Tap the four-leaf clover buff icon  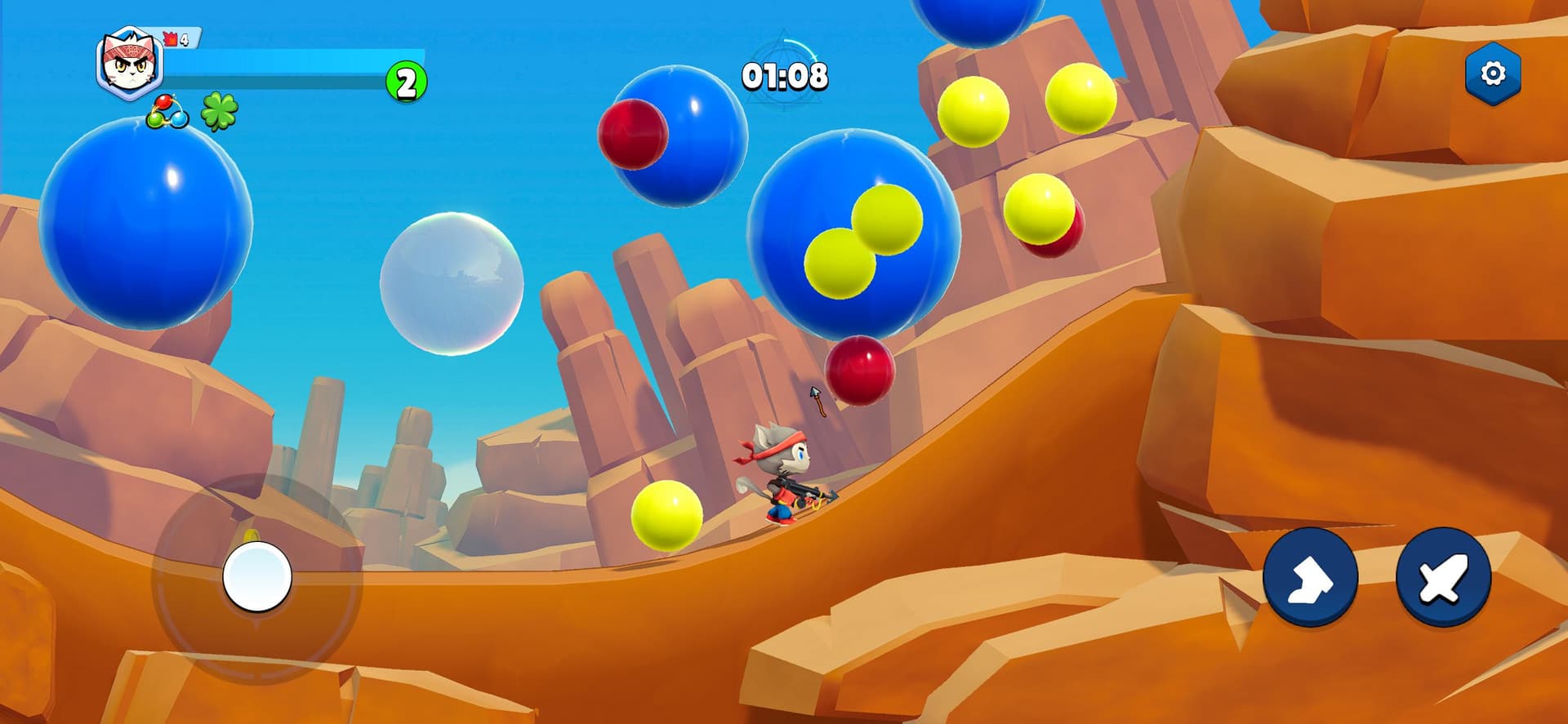point(220,112)
